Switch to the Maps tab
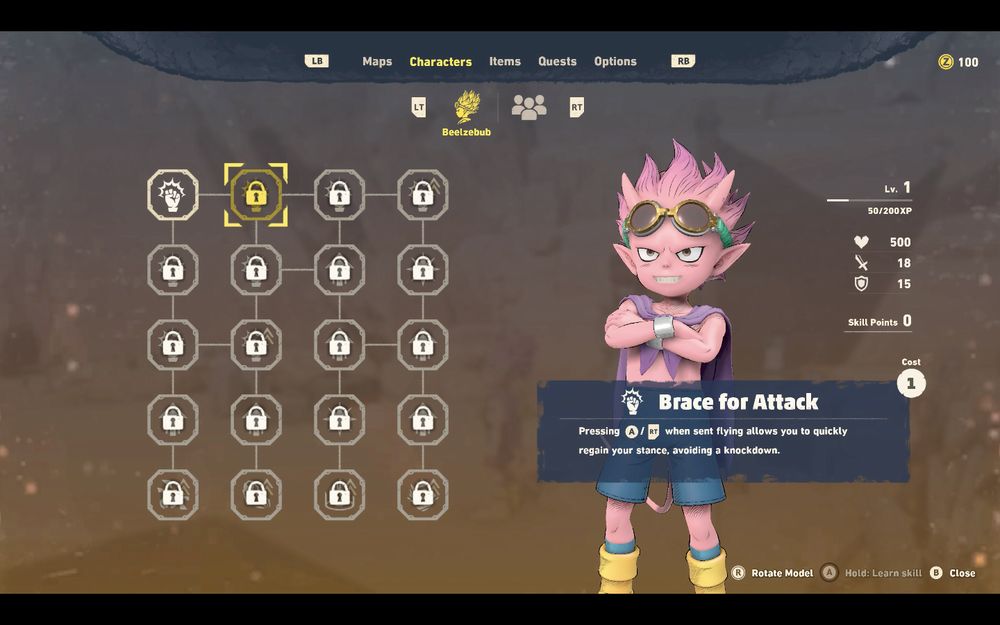This screenshot has width=1000, height=625. point(377,61)
